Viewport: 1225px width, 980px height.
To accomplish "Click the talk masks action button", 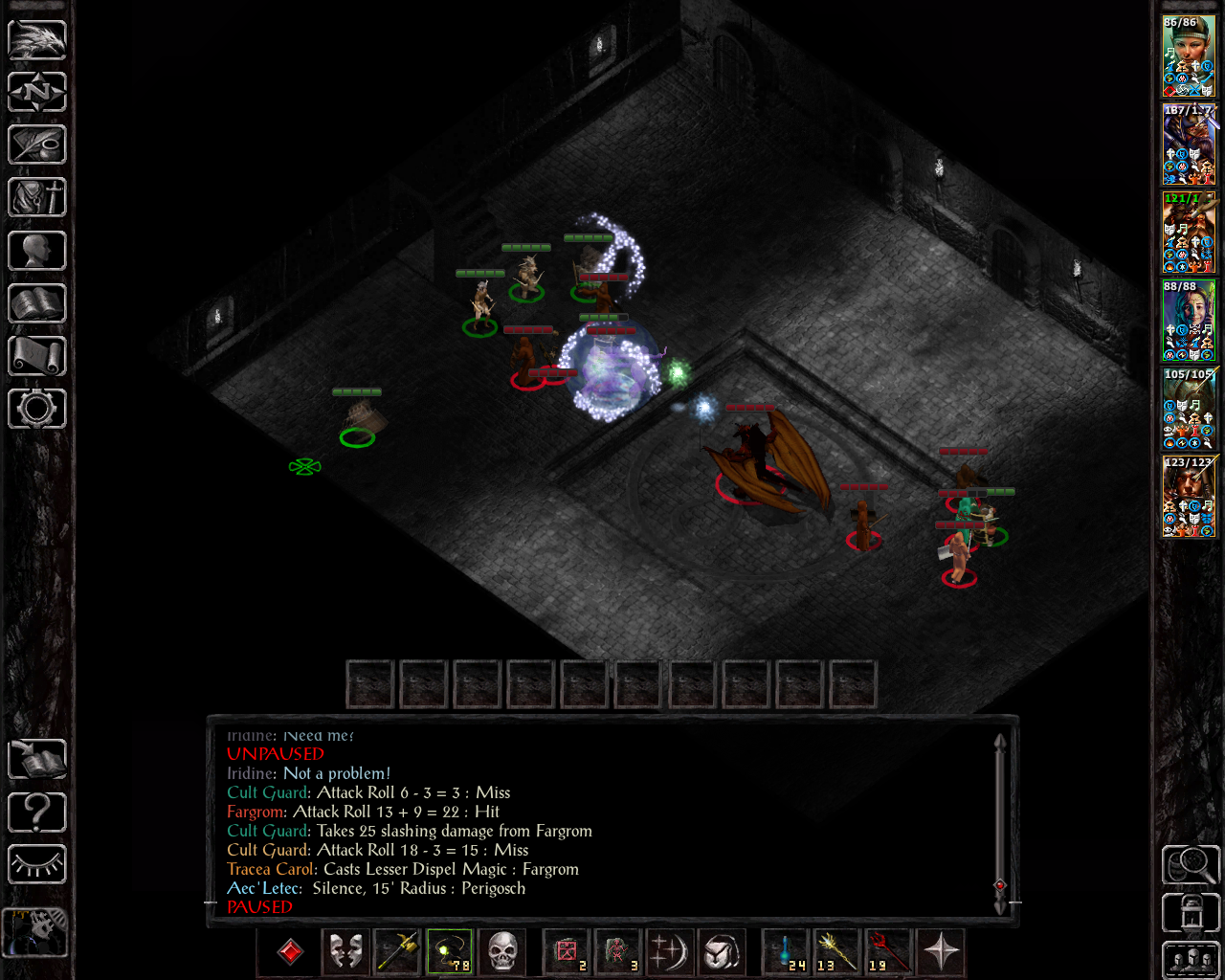I will coord(345,952).
